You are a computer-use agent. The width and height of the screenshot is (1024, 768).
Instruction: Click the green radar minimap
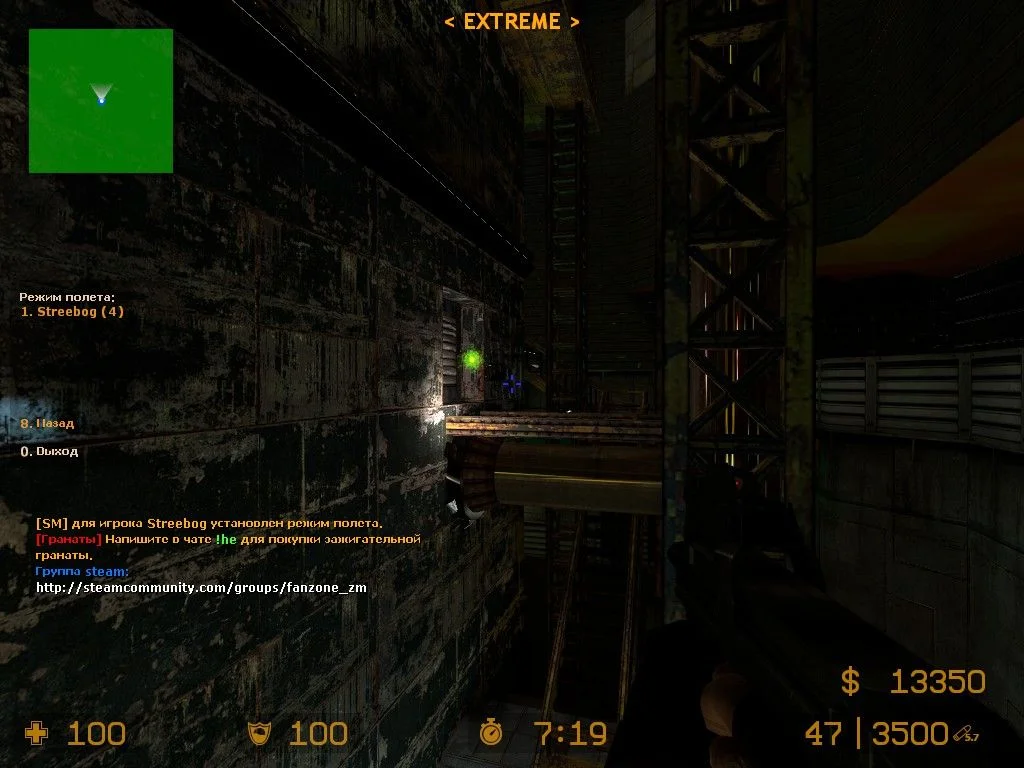coord(101,100)
